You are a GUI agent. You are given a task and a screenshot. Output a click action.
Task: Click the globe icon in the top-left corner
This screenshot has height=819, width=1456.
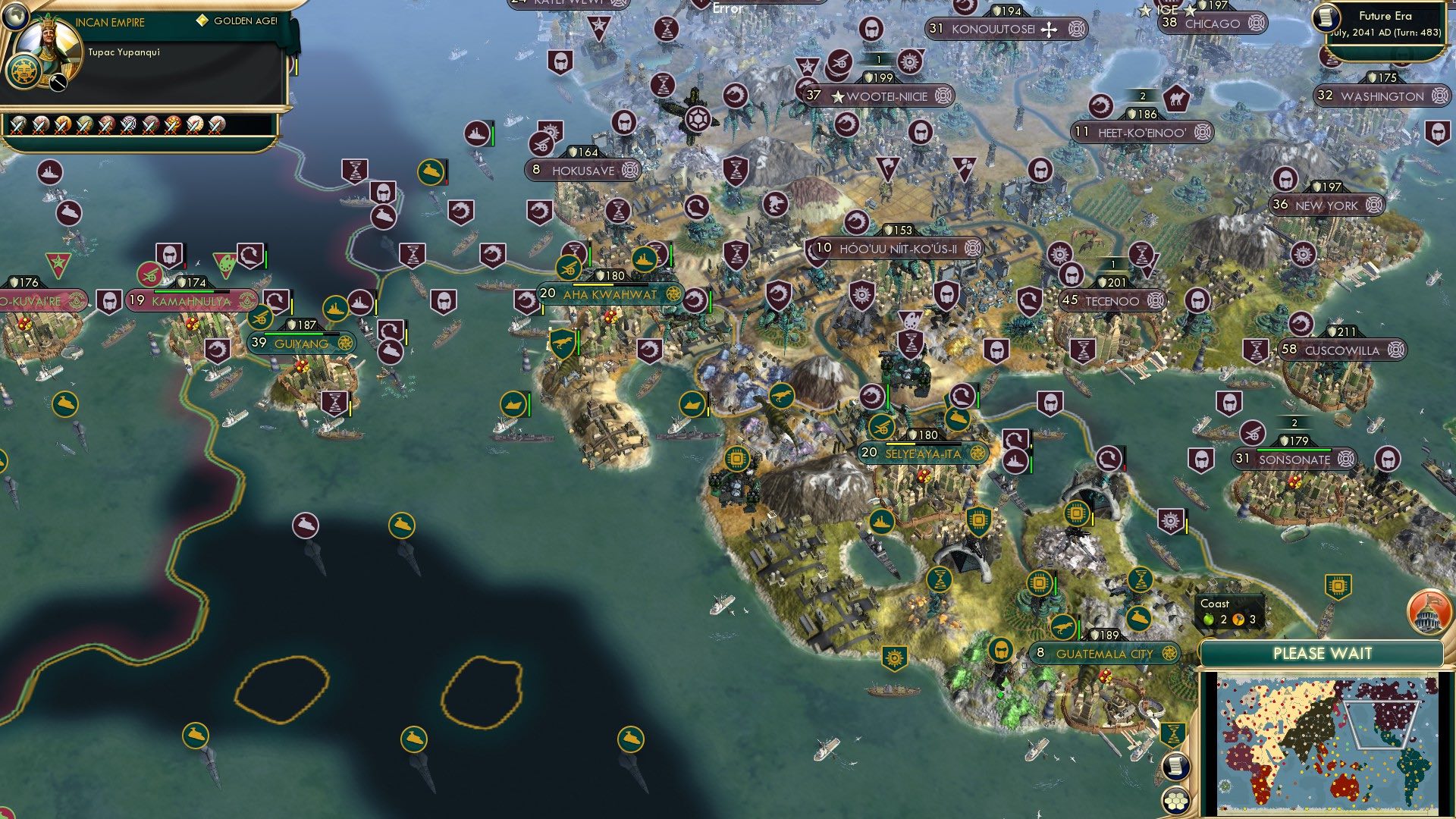(x=15, y=17)
